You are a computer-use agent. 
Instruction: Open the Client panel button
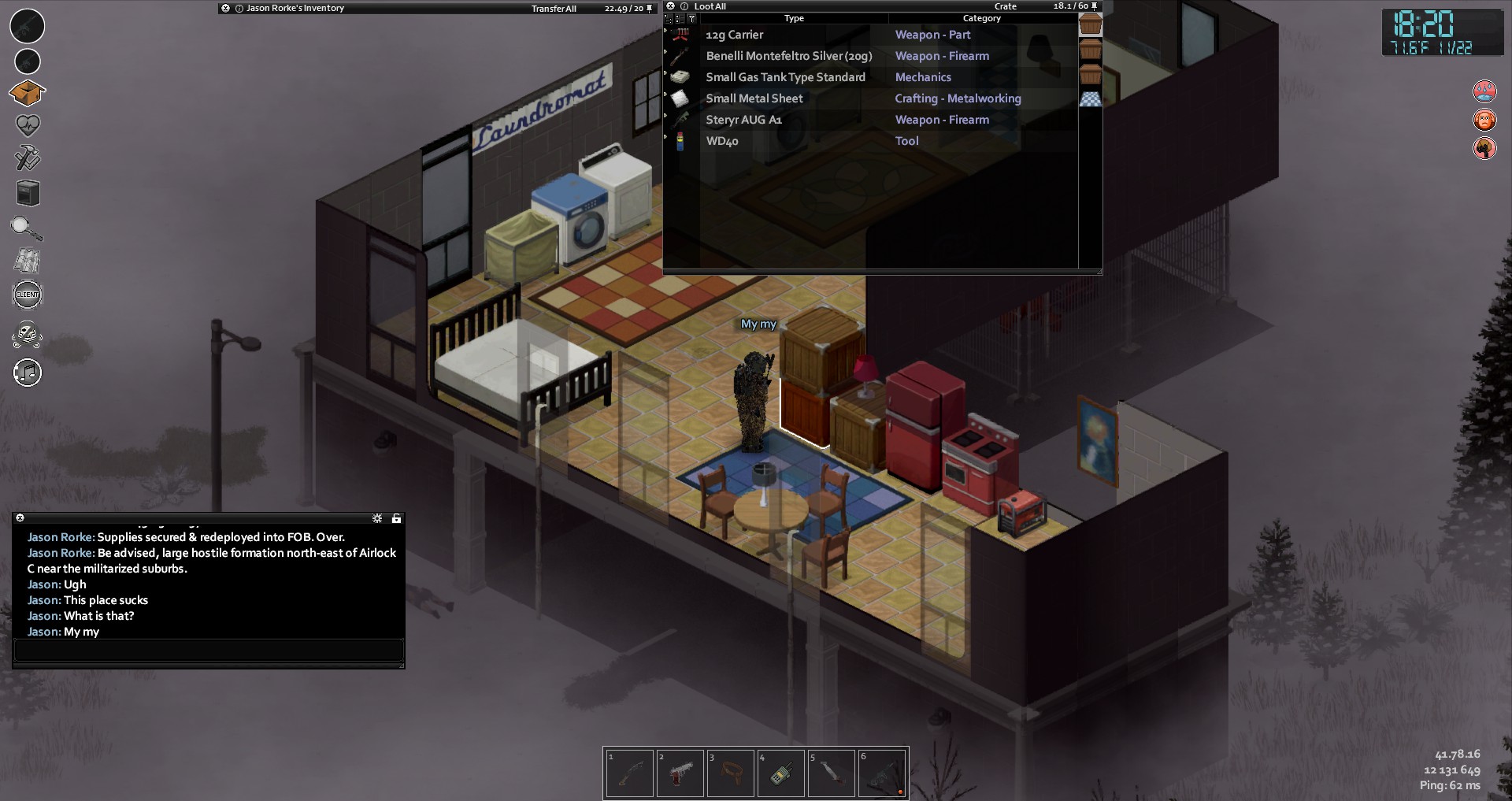[28, 295]
